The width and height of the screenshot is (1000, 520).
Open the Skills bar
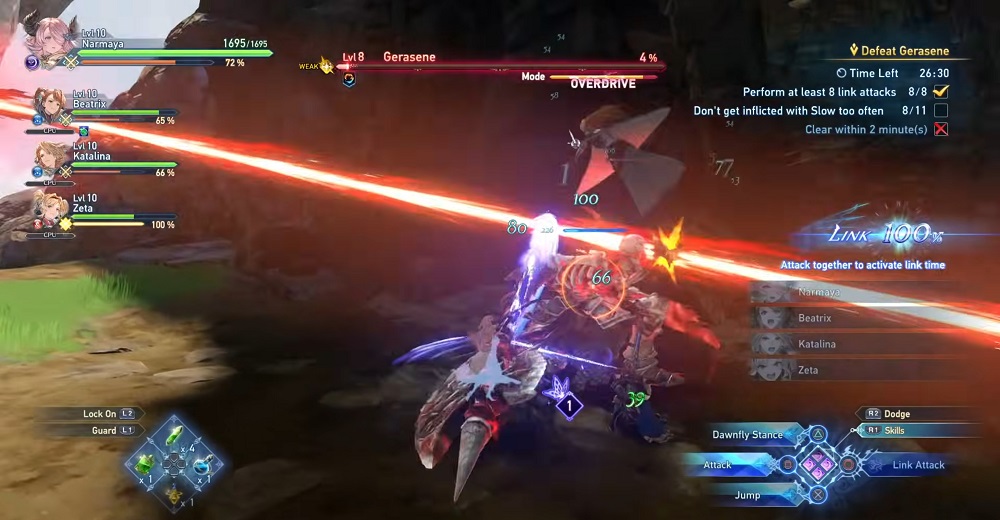point(907,430)
